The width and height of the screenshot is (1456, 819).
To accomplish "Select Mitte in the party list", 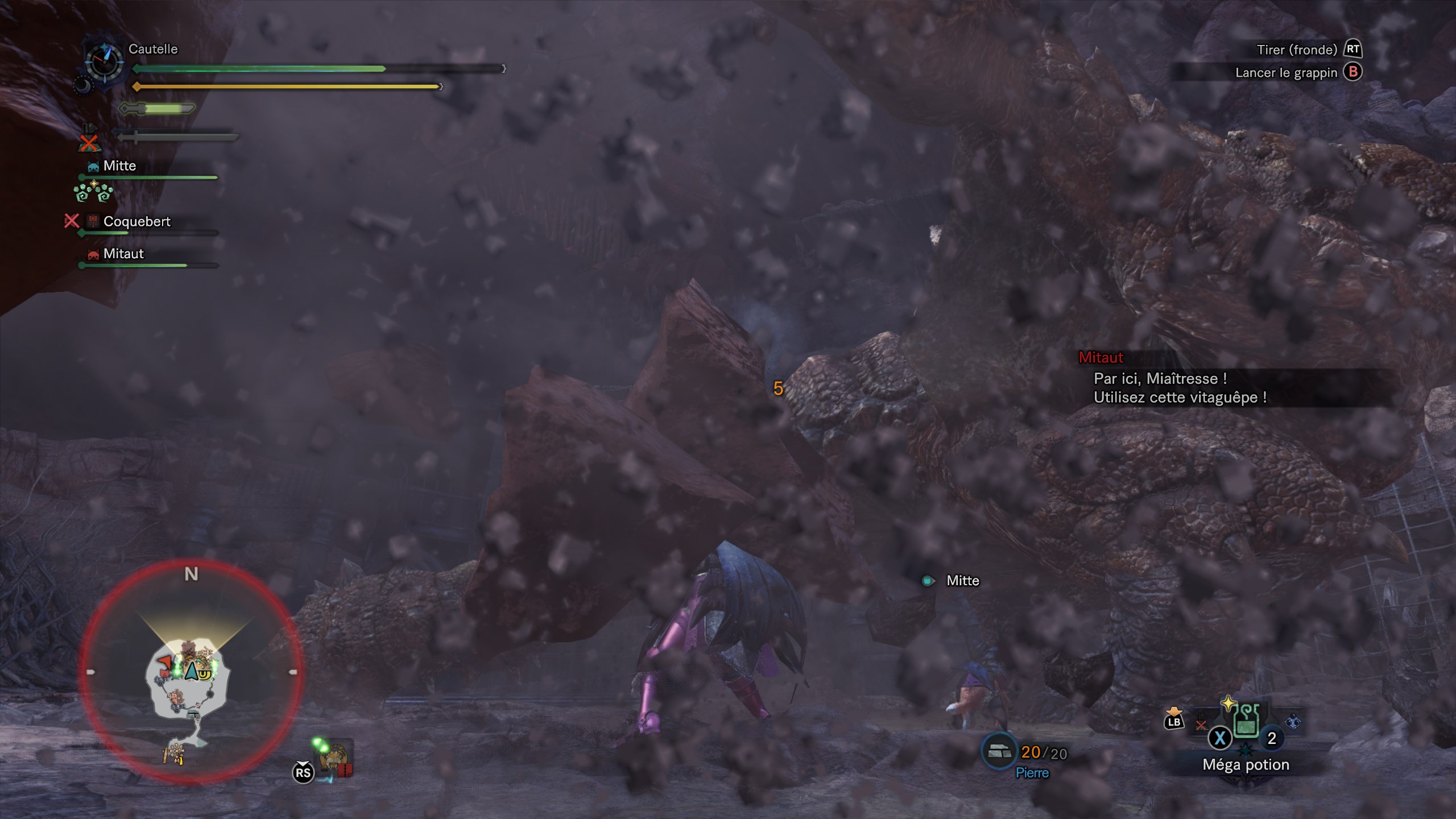I will click(x=119, y=166).
